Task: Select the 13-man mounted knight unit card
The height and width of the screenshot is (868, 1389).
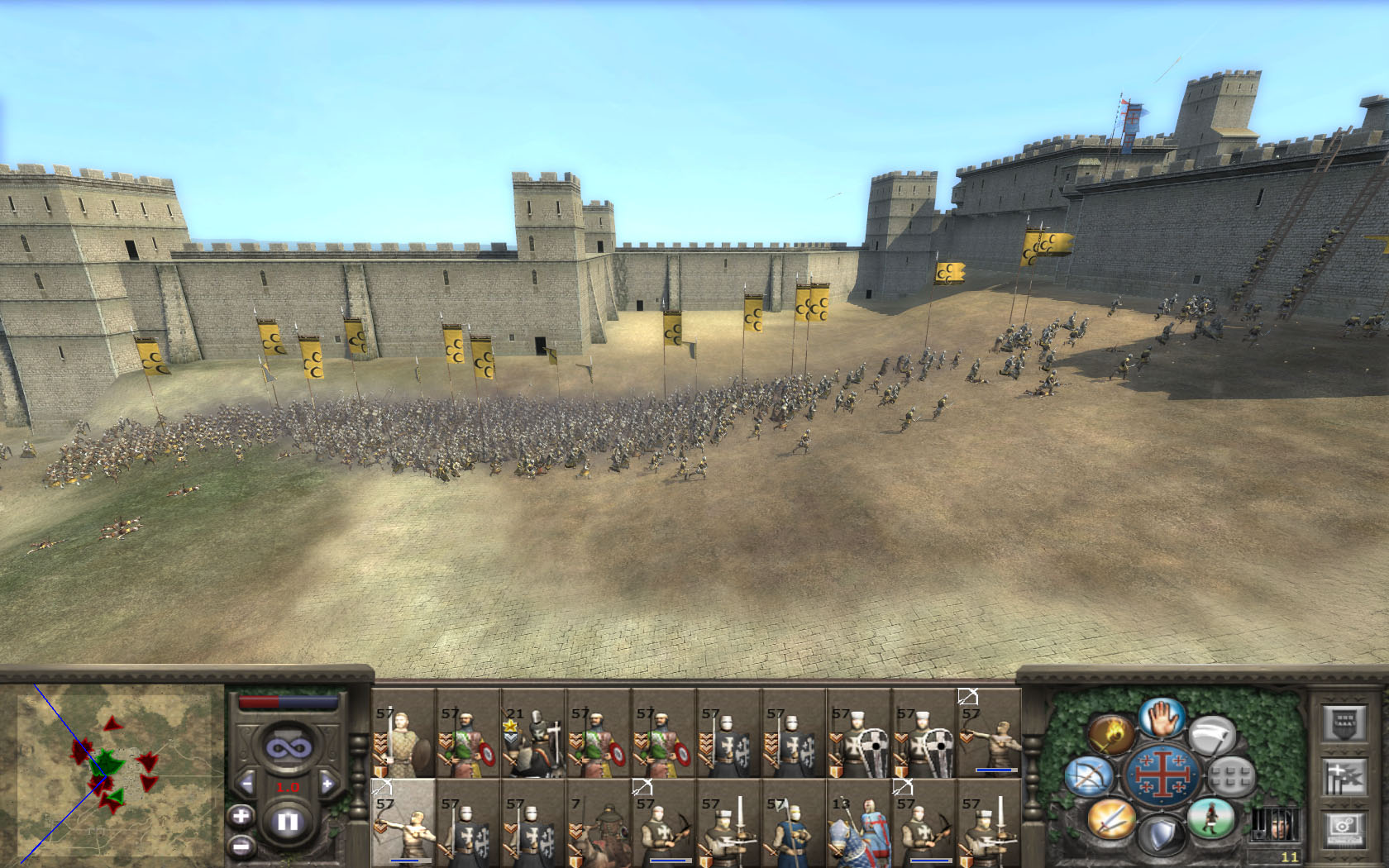Action: pos(858,823)
